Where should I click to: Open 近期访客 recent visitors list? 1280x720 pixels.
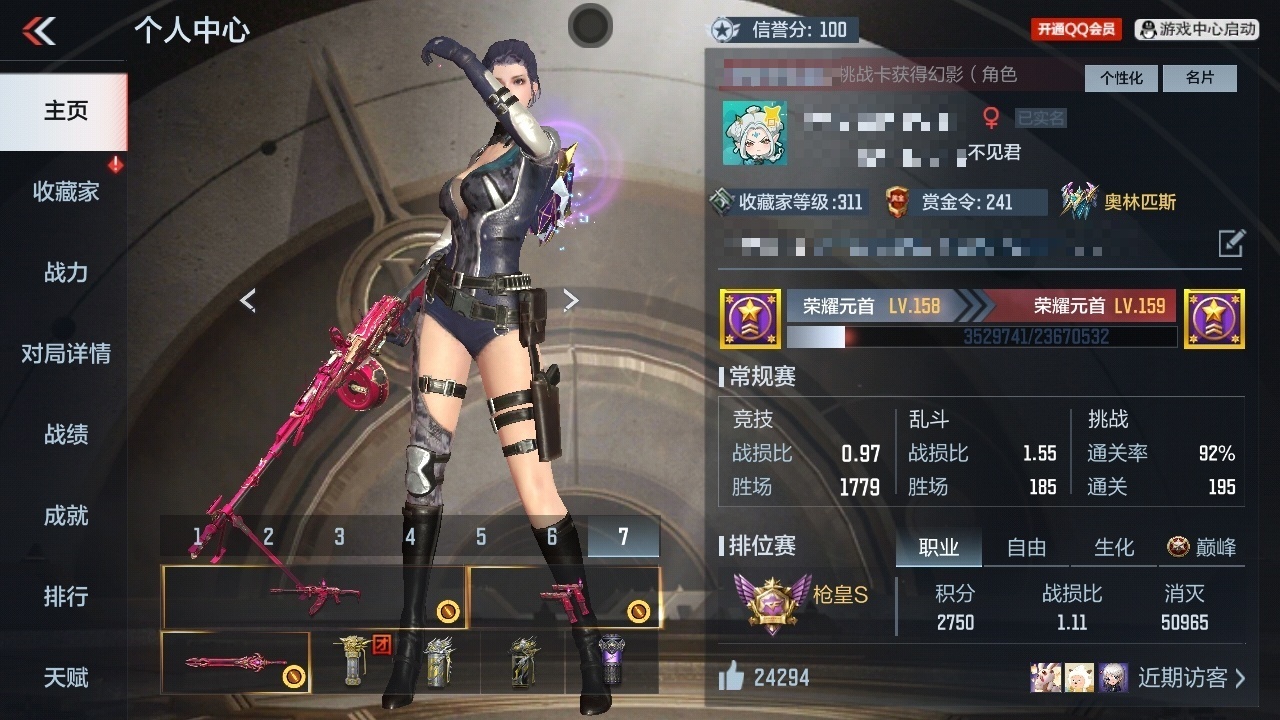pyautogui.click(x=1191, y=678)
